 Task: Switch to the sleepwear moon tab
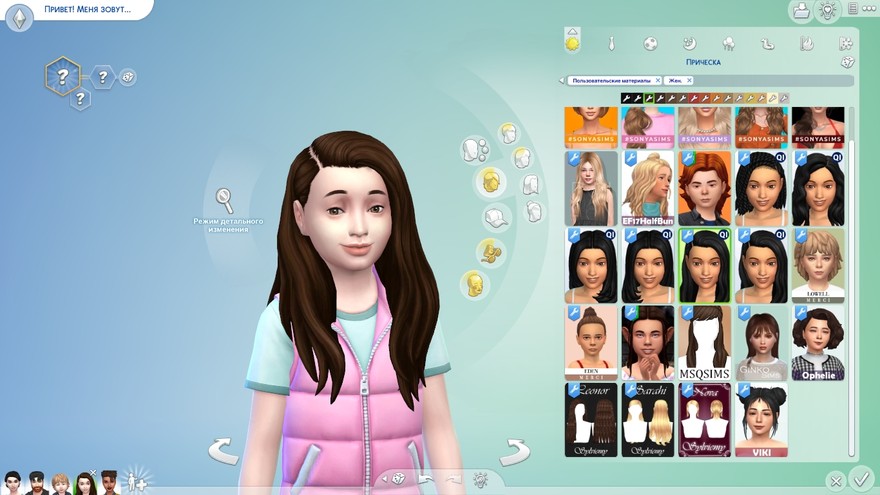tap(689, 43)
